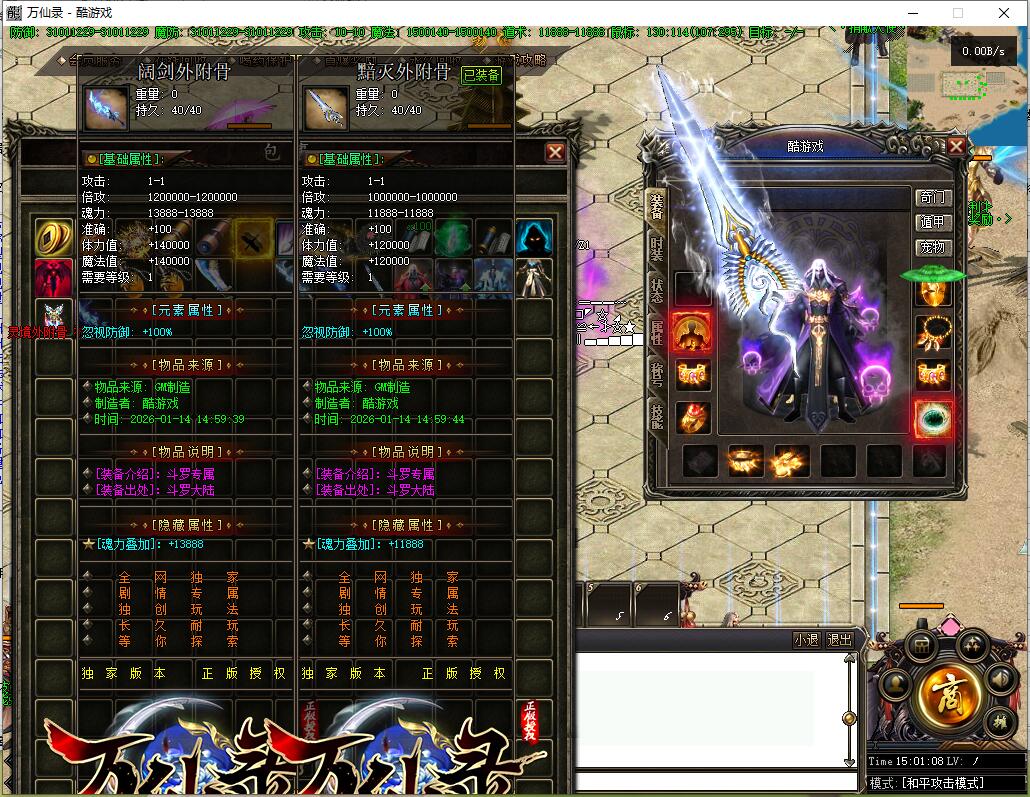Open the 技能 skills tab
The width and height of the screenshot is (1030, 797).
657,416
